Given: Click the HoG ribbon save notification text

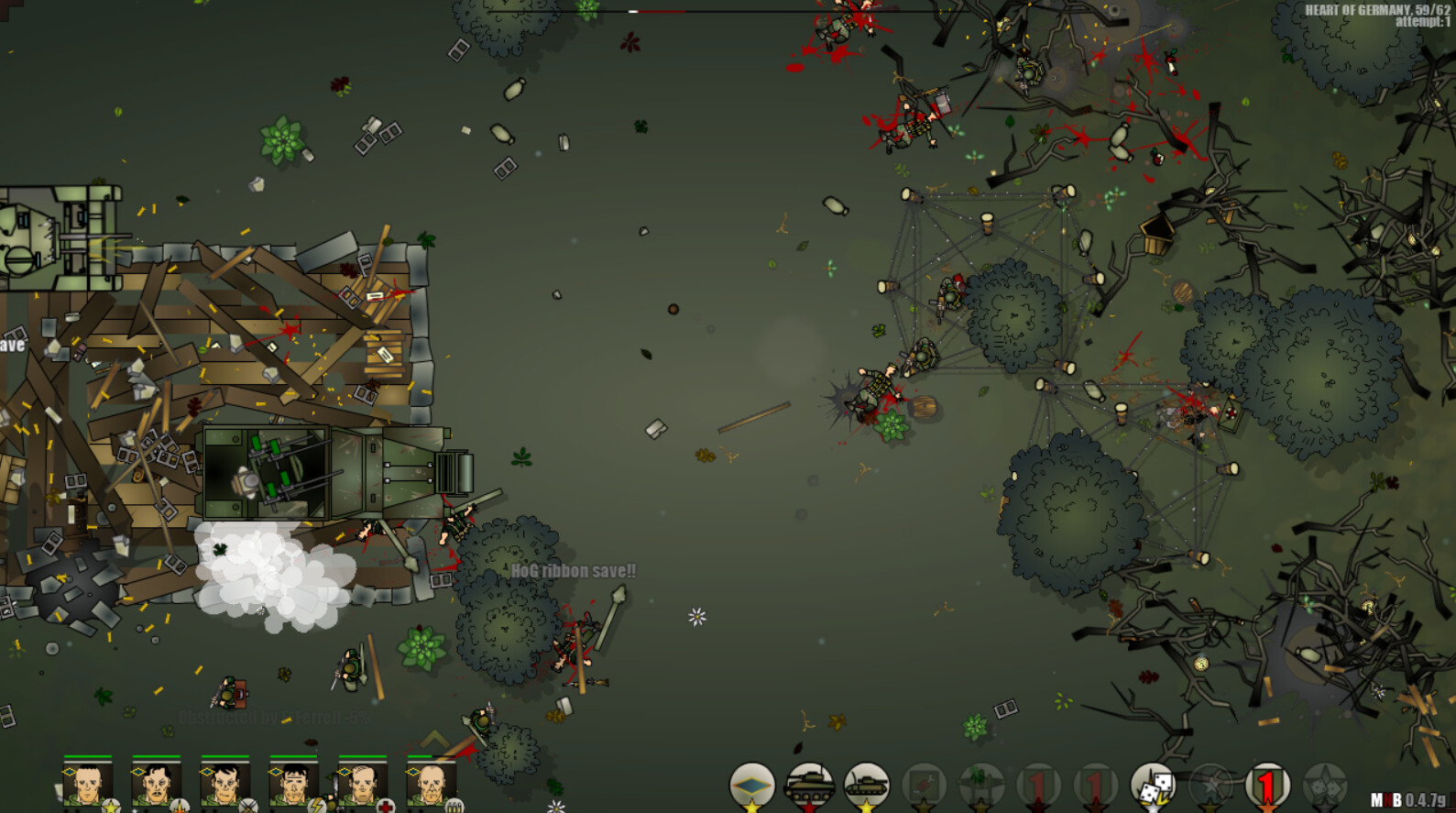Looking at the screenshot, I should point(573,569).
